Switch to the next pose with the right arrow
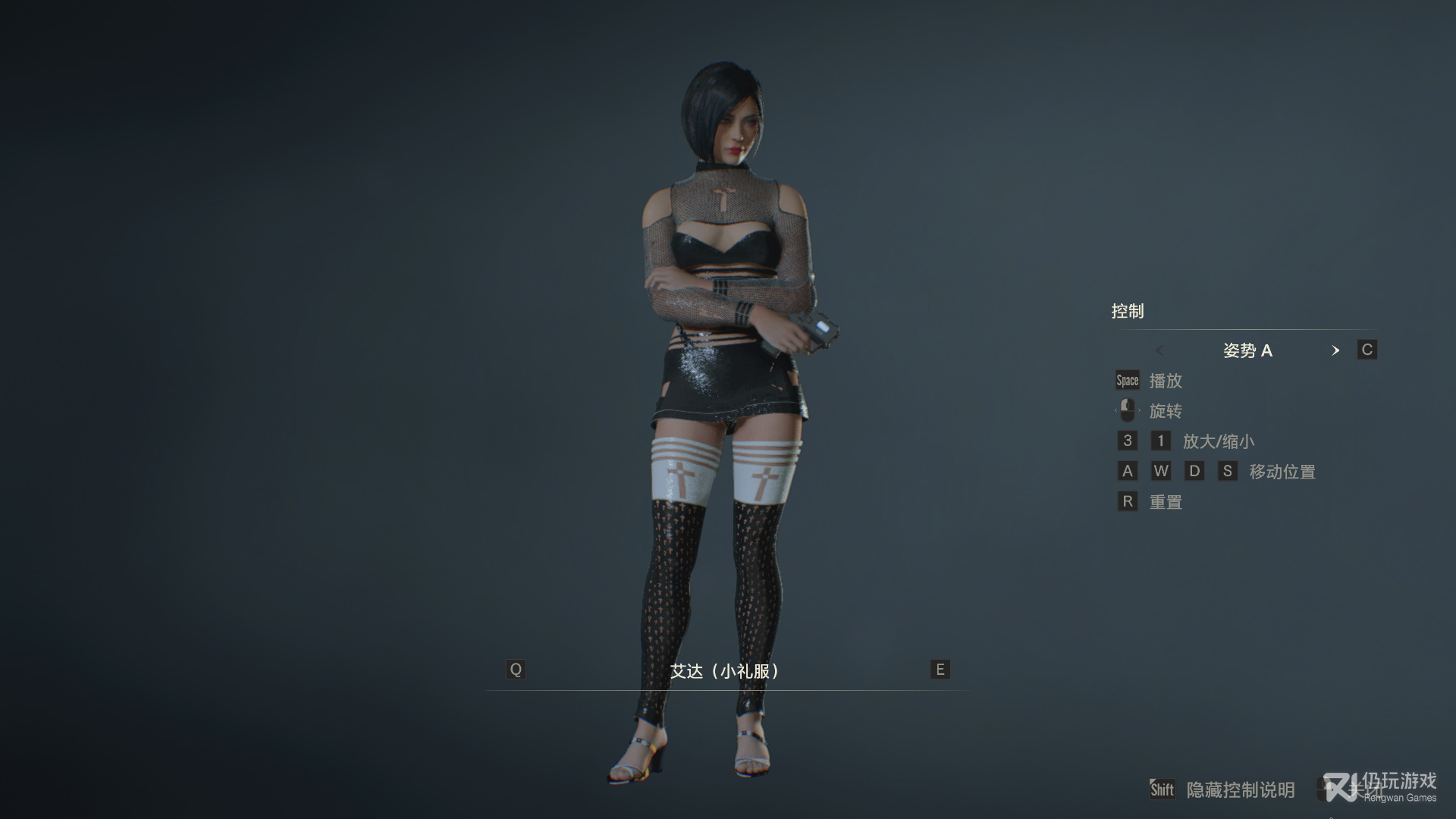This screenshot has width=1456, height=819. [x=1335, y=350]
